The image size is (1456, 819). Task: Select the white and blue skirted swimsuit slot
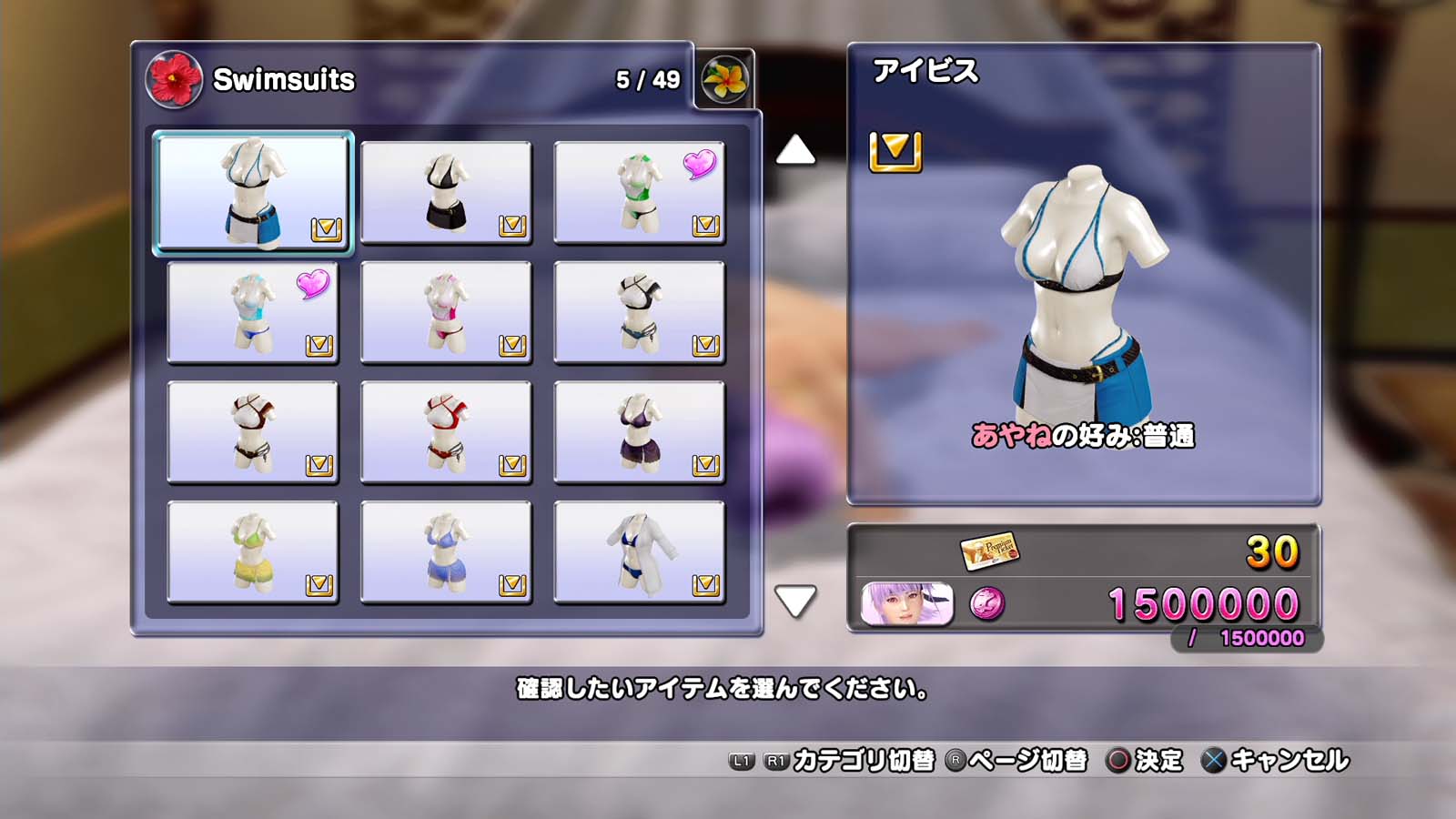pyautogui.click(x=253, y=192)
